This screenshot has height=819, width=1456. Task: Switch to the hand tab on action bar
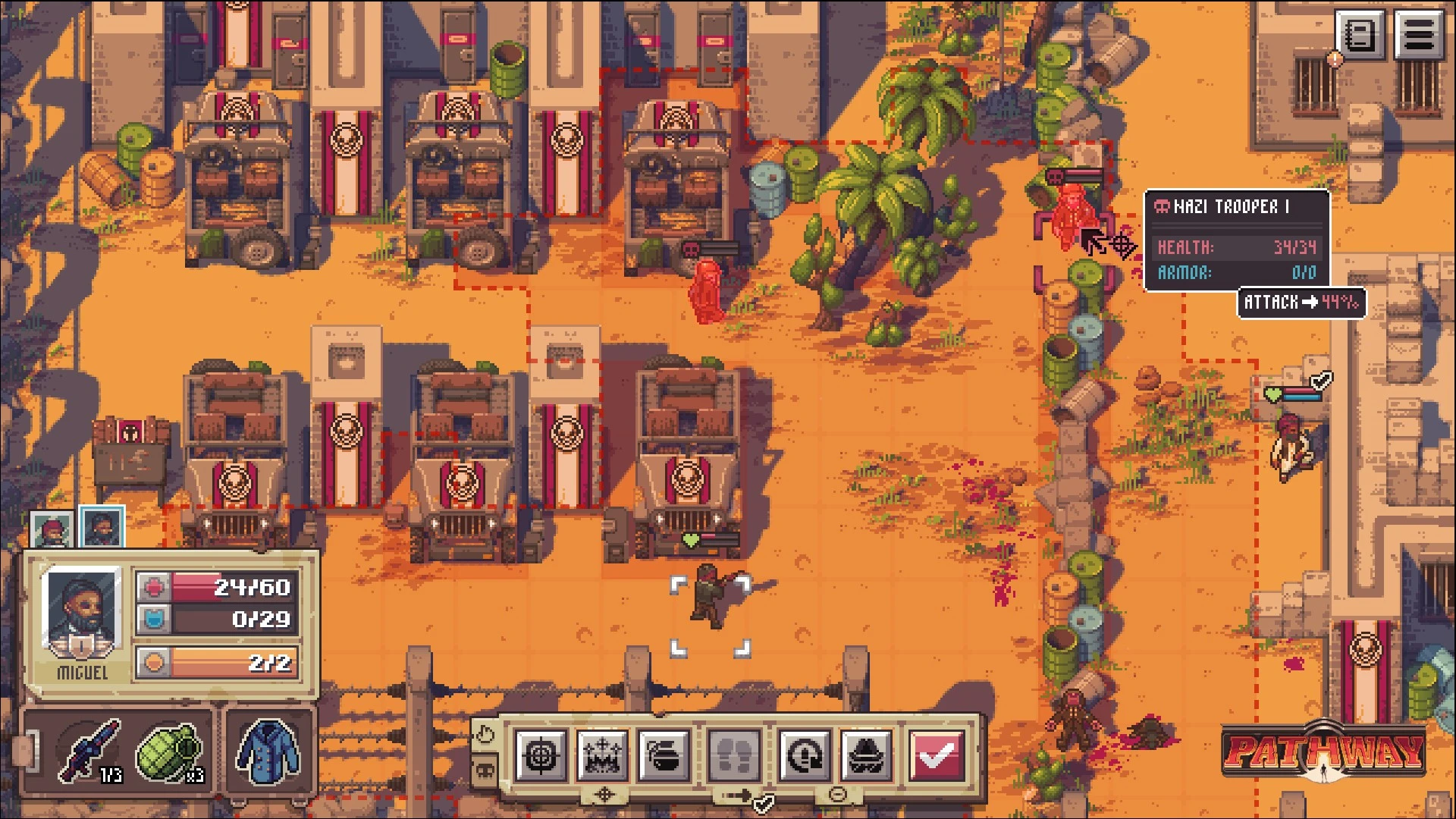point(484,734)
